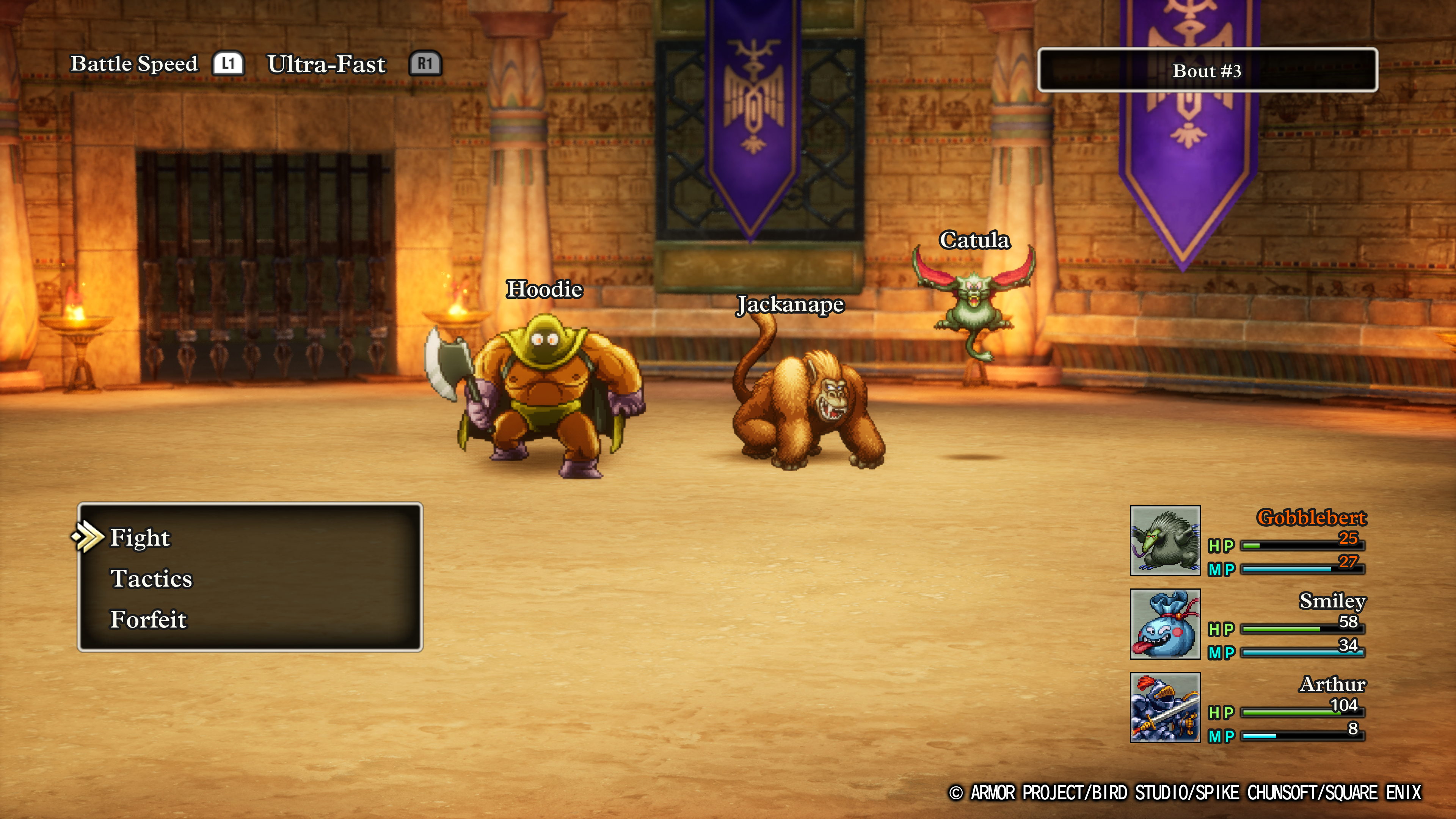Screen dimensions: 1456x819
Task: Select Smiley's party portrait
Action: (1165, 624)
